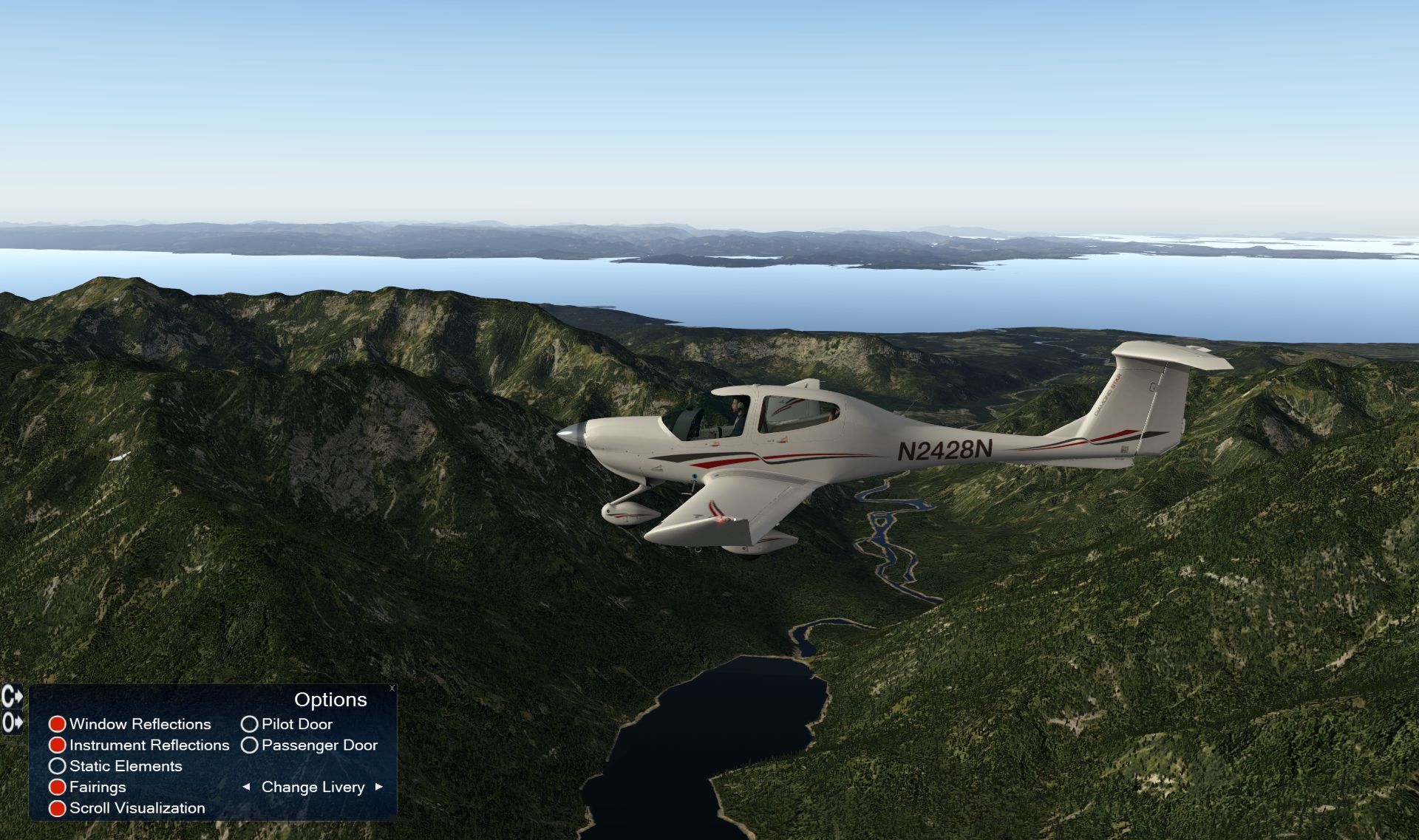Toggle Window Reflections option off
1419x840 pixels.
(x=57, y=724)
